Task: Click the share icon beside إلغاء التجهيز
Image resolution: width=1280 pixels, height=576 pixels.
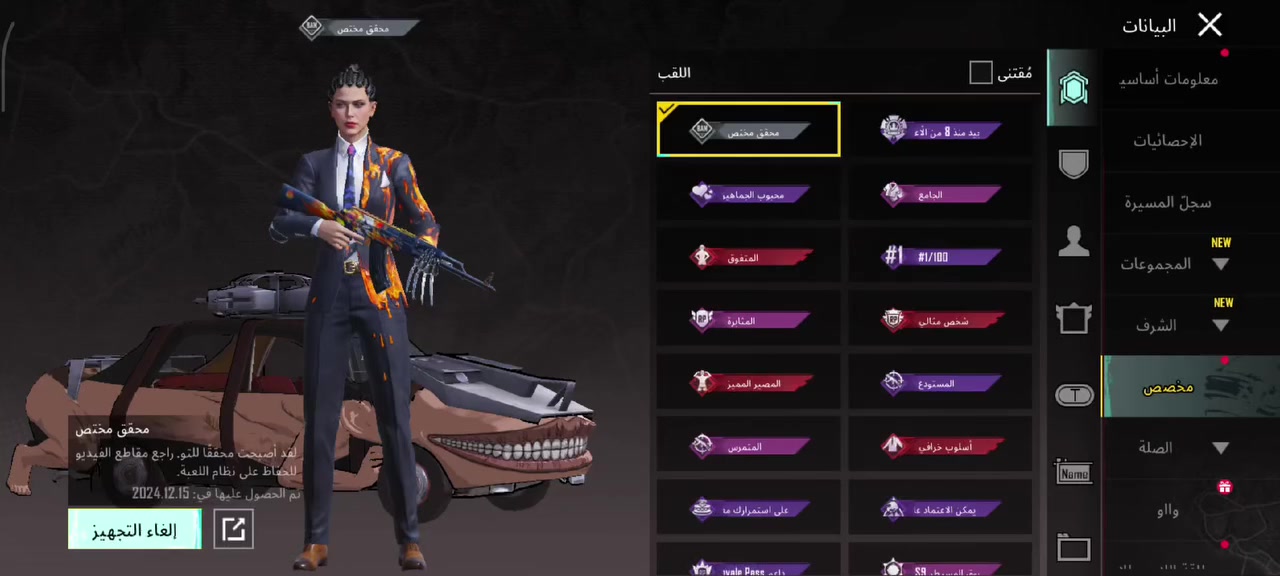Action: (234, 529)
